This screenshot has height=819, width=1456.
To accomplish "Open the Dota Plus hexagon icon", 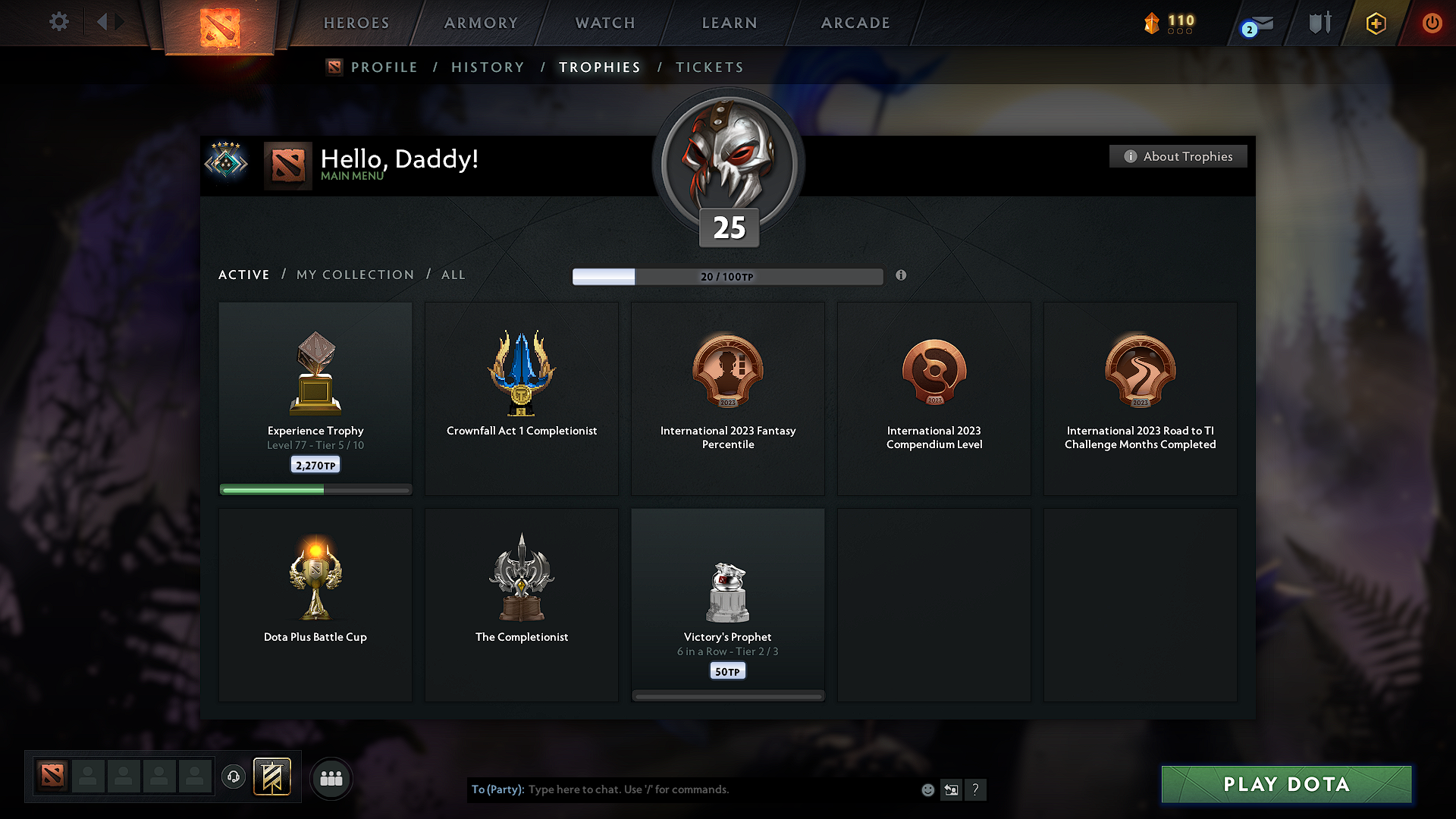I will coord(1375,23).
